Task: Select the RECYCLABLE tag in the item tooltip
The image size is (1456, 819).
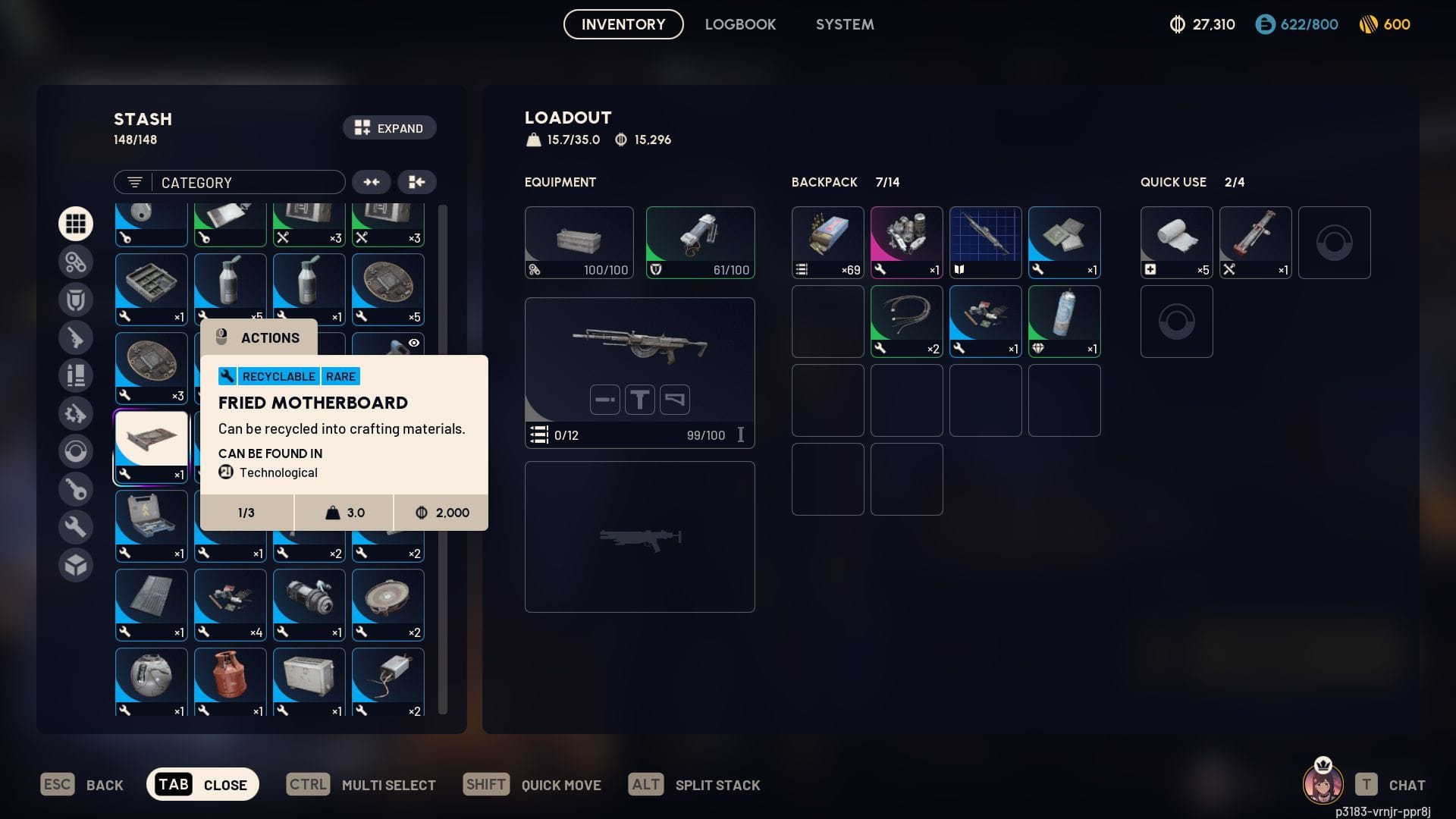Action: (x=278, y=376)
